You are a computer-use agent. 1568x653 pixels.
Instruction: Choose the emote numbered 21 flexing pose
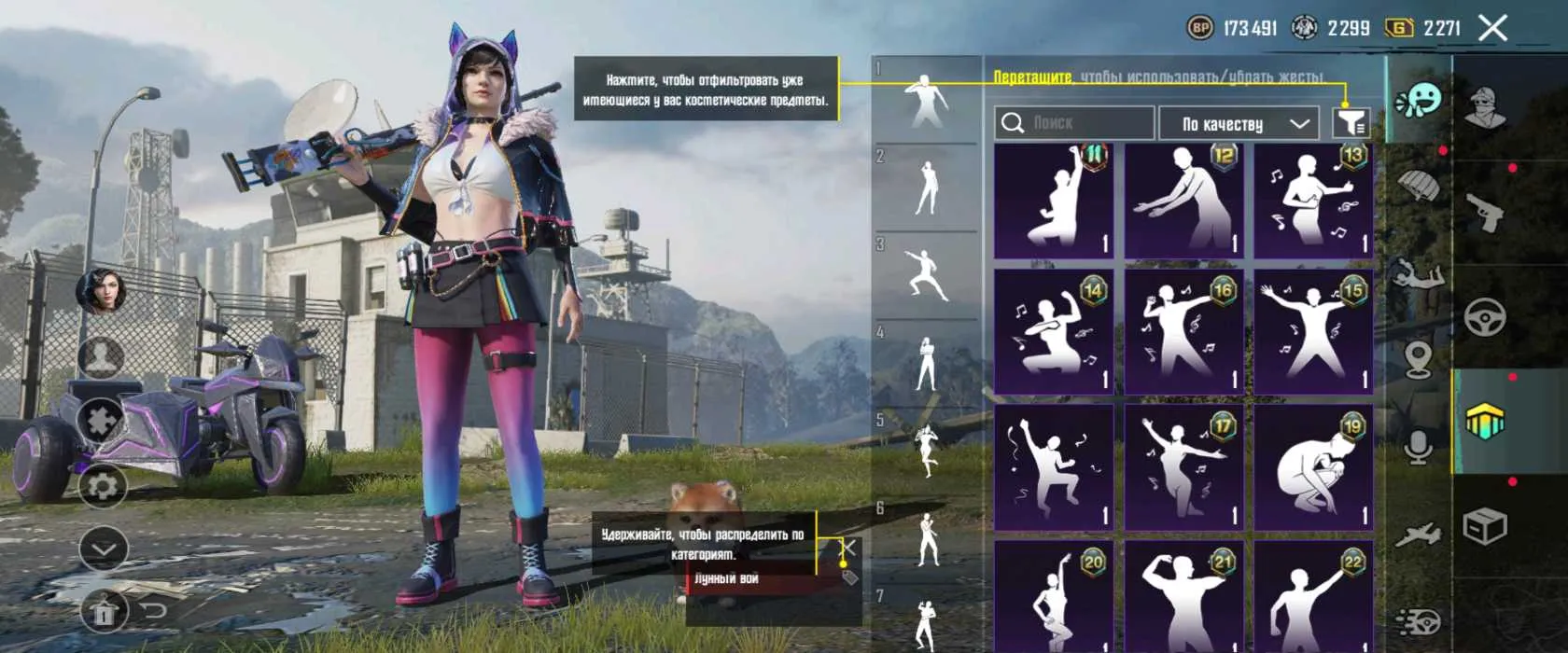1183,597
